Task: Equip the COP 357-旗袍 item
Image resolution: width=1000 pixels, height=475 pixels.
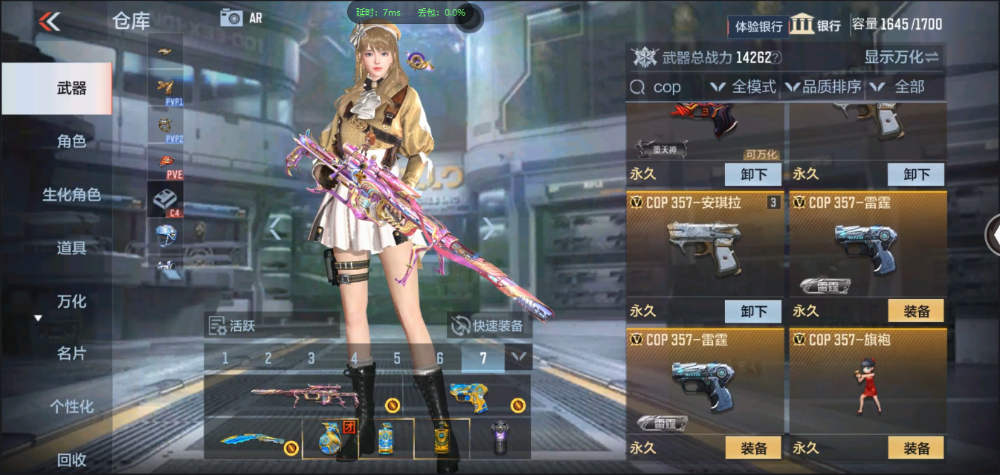Action: point(916,448)
